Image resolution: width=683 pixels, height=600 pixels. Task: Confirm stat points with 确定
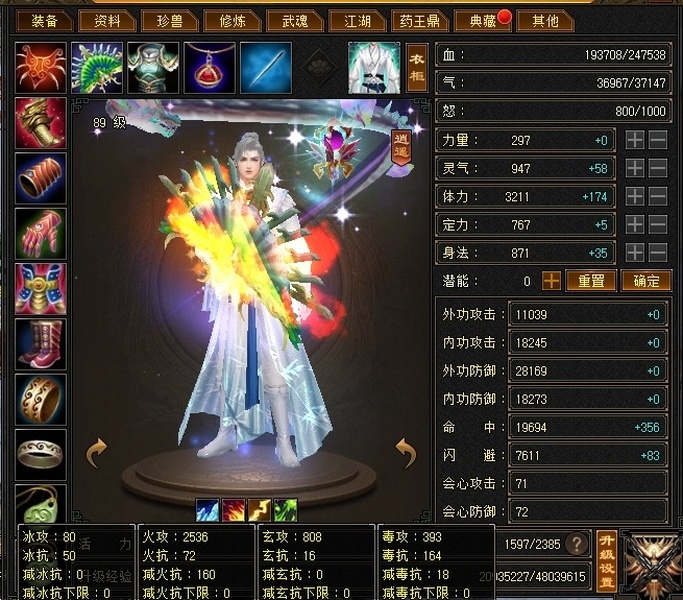(645, 281)
